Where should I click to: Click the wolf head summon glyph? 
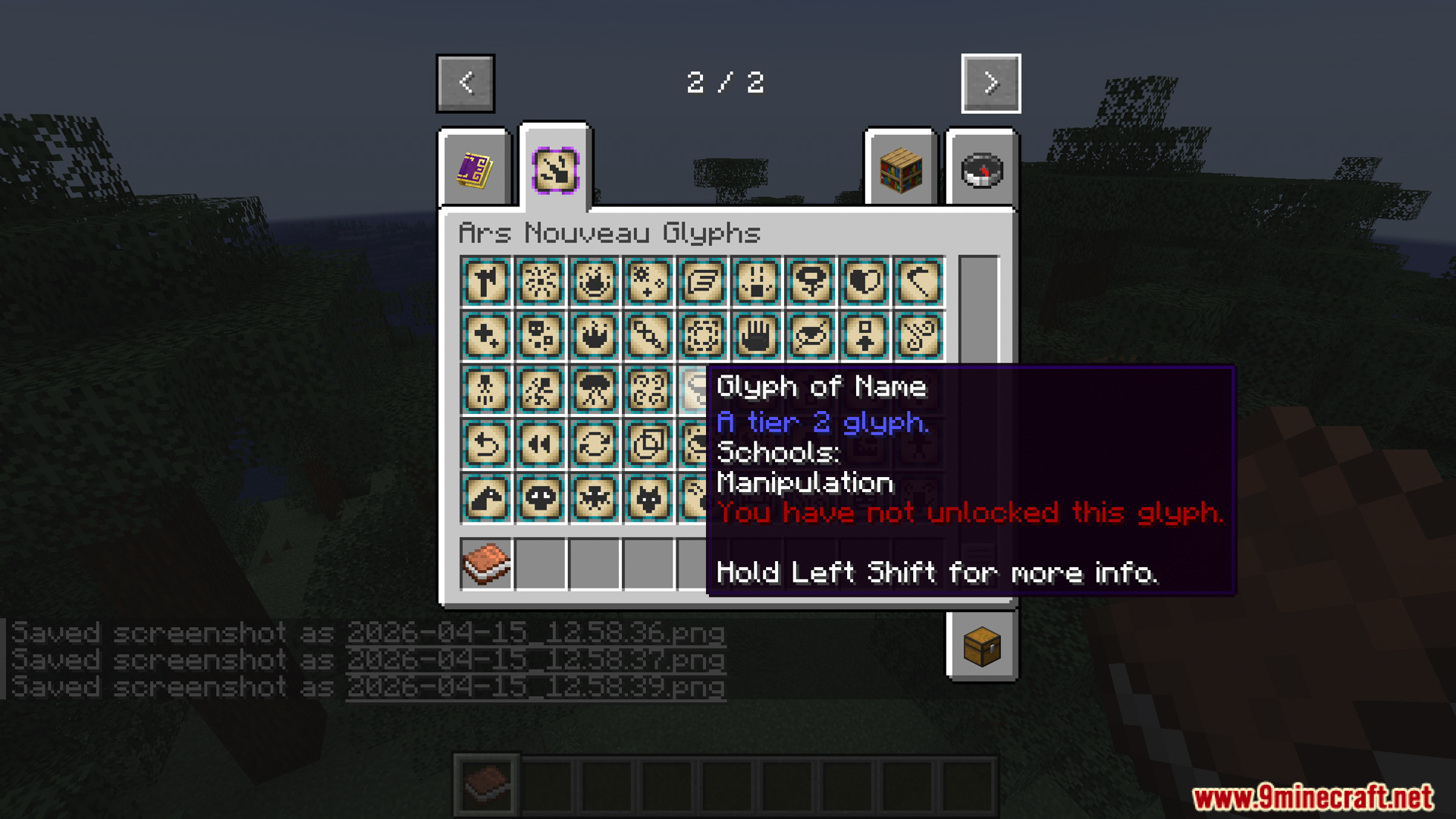tap(649, 499)
